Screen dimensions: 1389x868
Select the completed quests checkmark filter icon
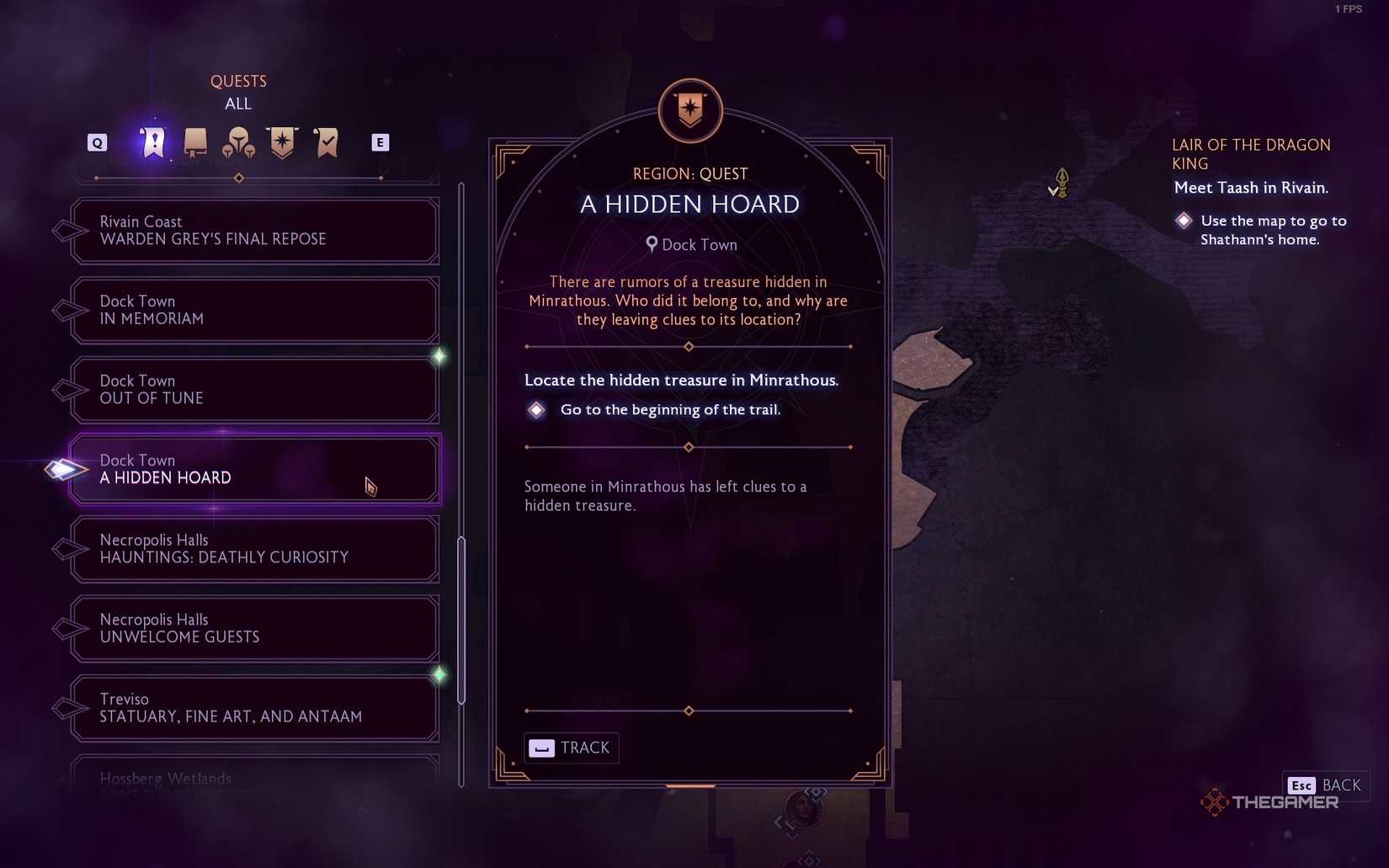click(x=327, y=142)
